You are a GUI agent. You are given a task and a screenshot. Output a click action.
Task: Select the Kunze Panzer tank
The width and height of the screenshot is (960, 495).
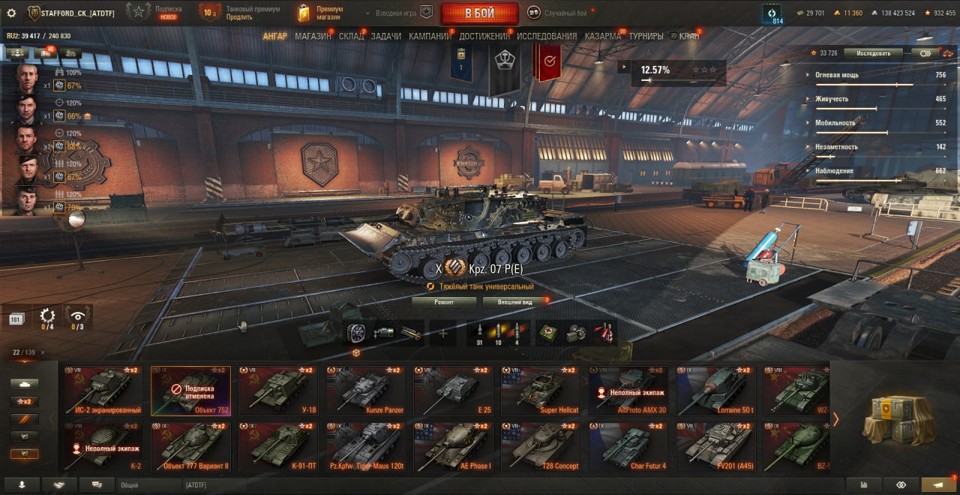[x=366, y=391]
